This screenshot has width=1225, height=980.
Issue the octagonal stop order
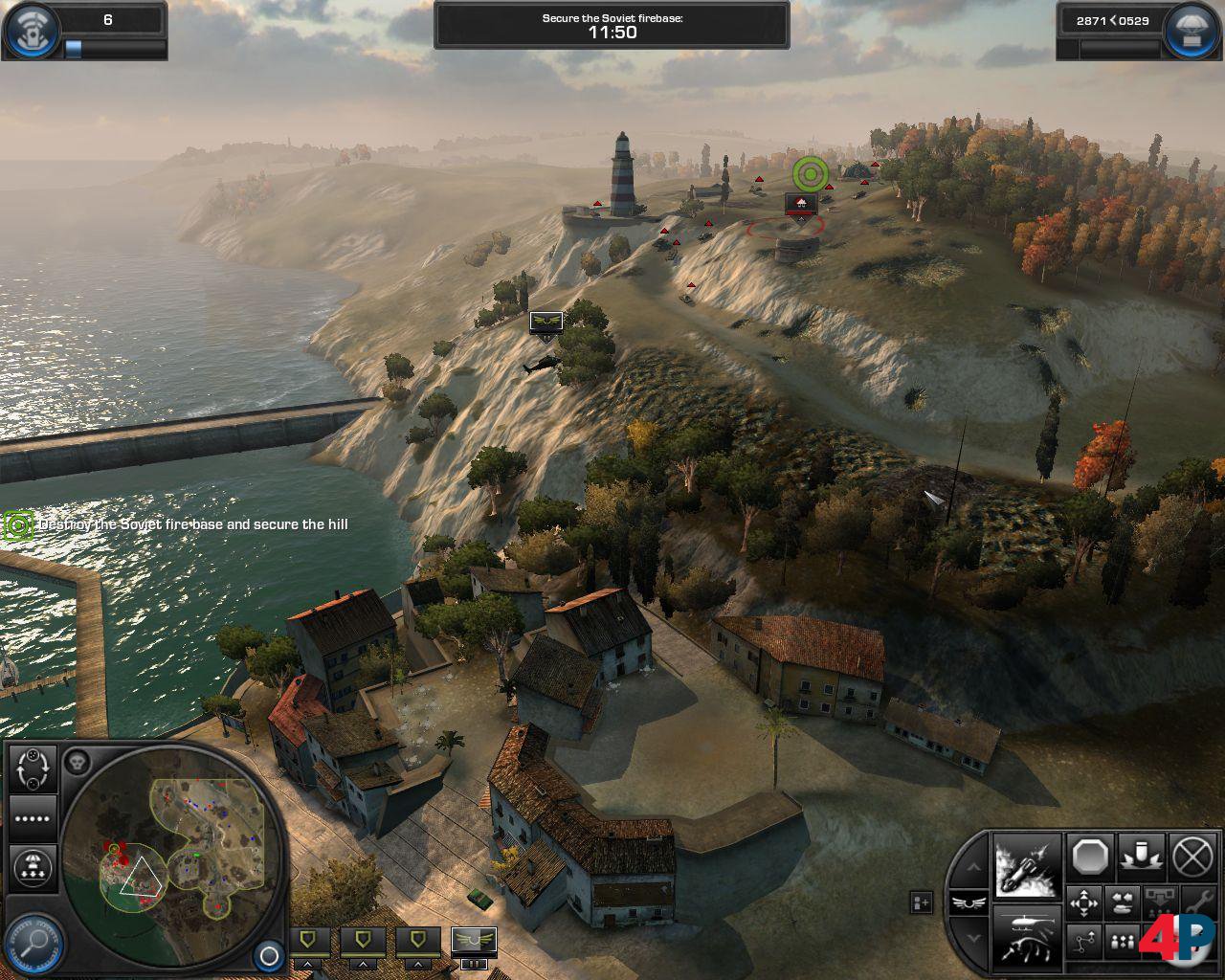click(x=1091, y=856)
